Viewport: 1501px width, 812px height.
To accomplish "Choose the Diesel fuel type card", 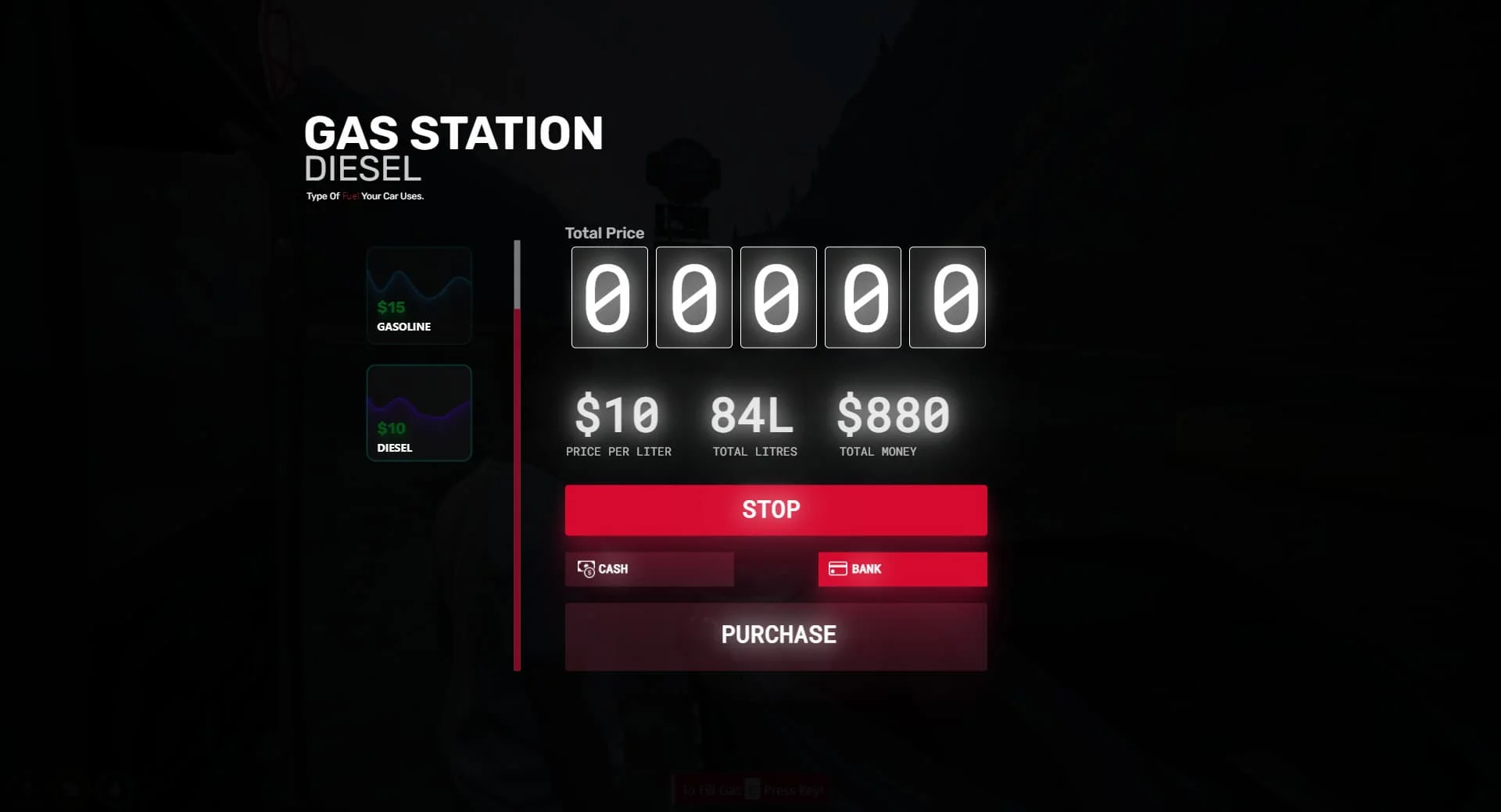I will pyautogui.click(x=419, y=413).
